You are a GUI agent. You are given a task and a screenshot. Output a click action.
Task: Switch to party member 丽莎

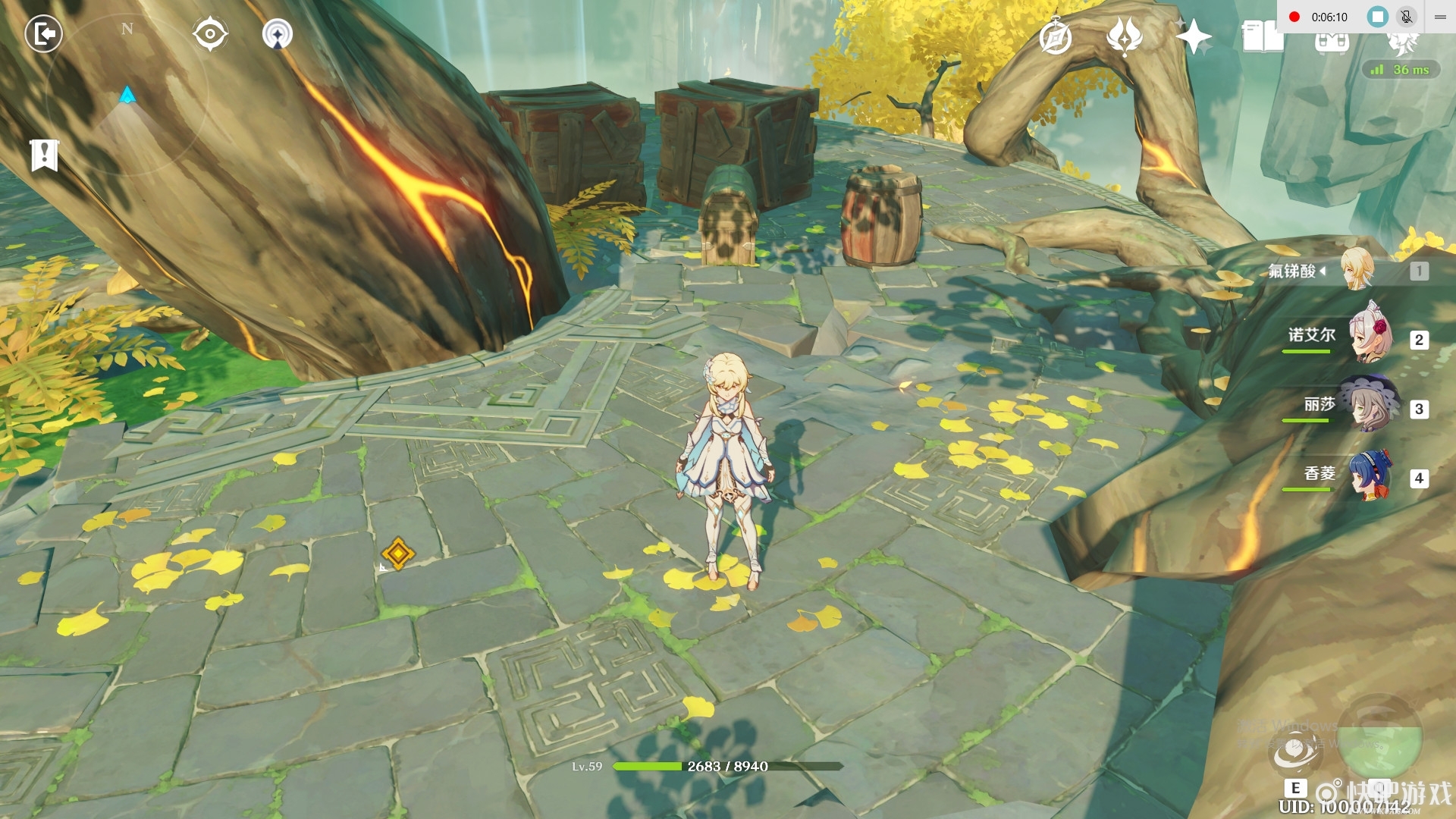tap(1371, 405)
